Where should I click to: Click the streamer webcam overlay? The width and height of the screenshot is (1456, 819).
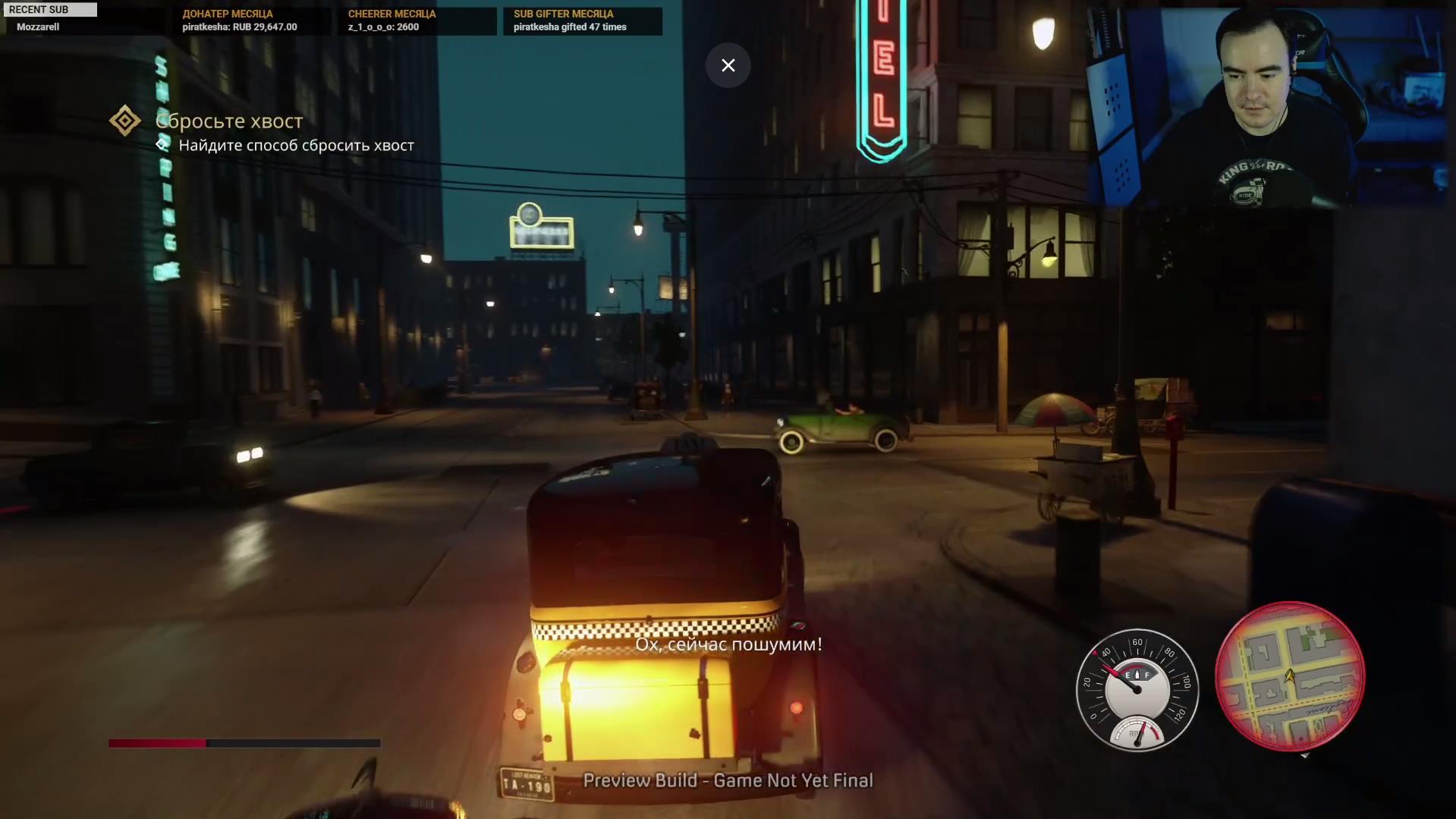coord(1266,106)
